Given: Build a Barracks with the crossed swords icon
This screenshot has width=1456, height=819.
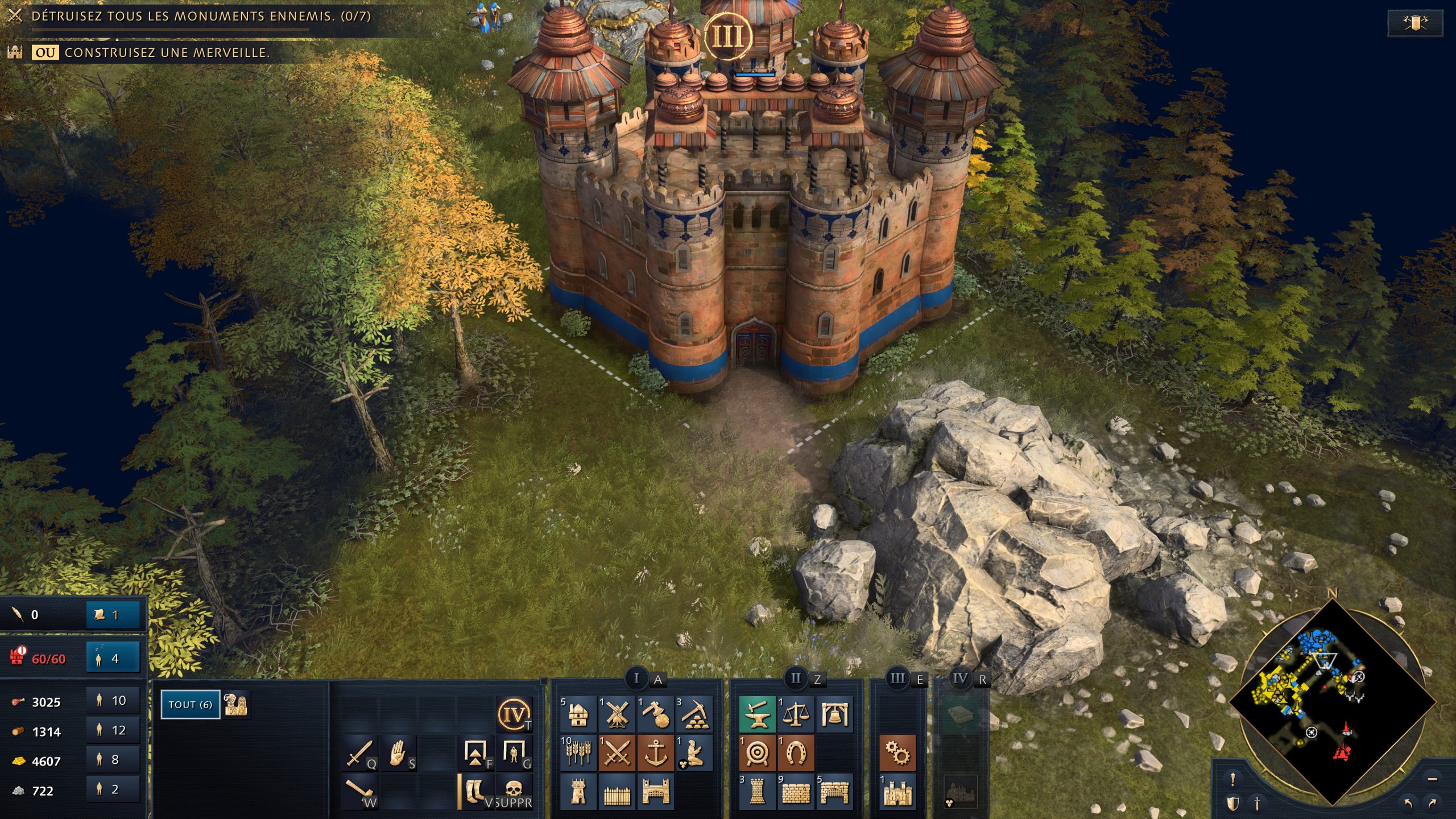Looking at the screenshot, I should (x=616, y=753).
